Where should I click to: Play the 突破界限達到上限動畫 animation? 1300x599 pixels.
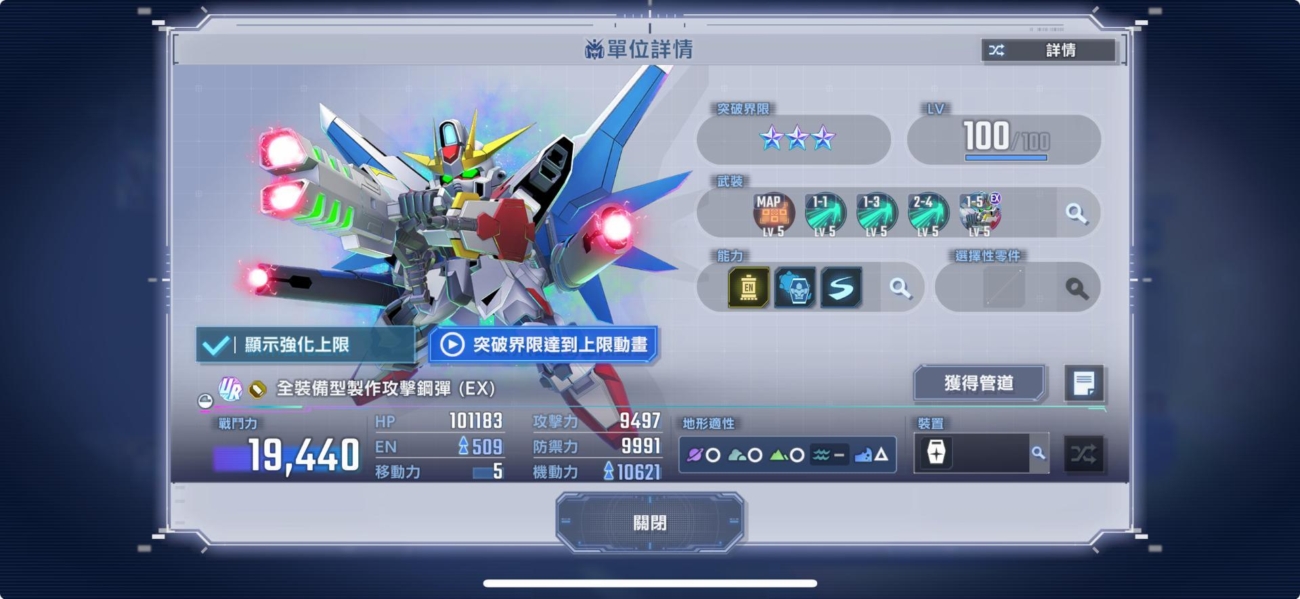pyautogui.click(x=544, y=345)
